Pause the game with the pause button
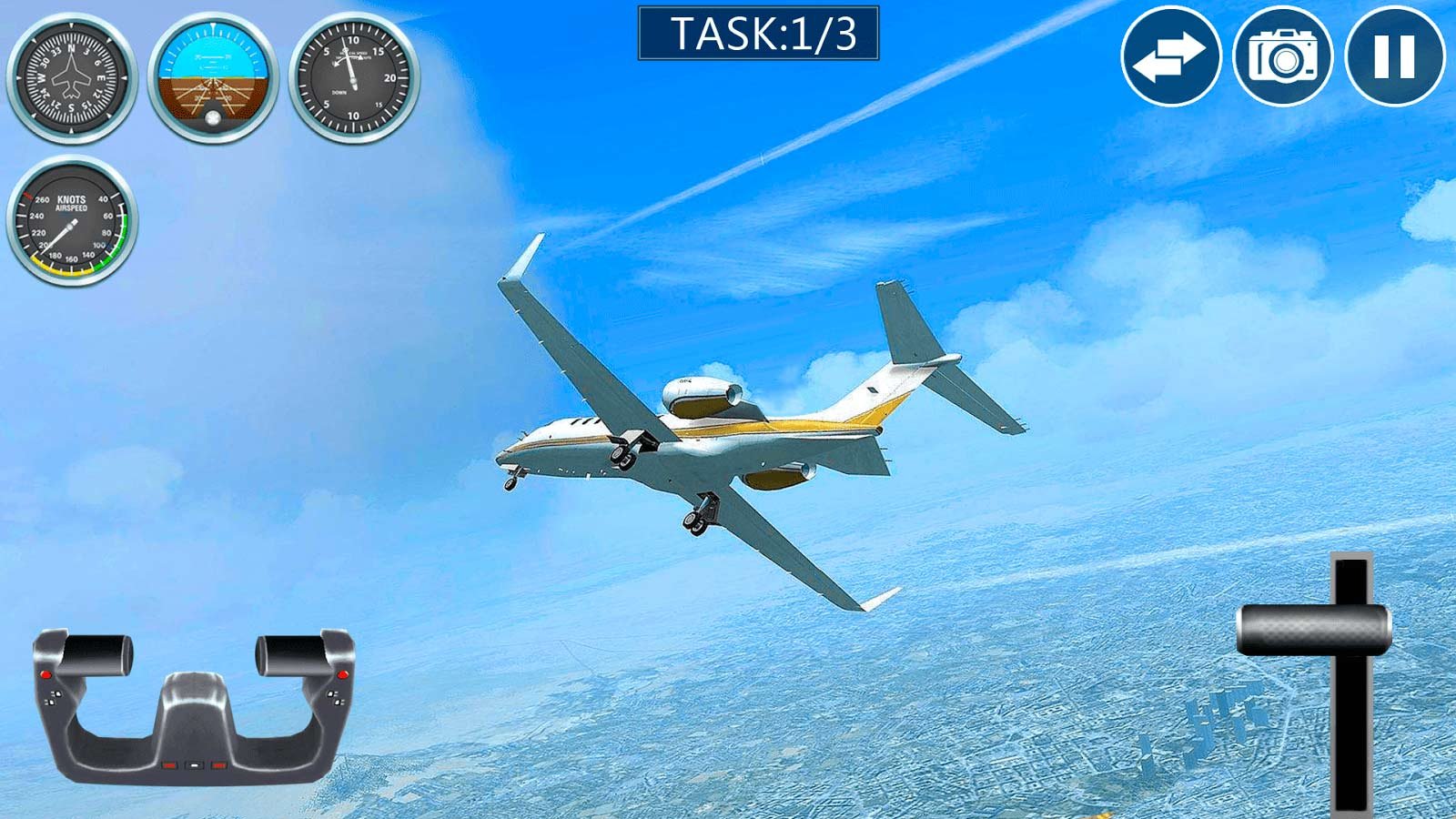This screenshot has height=819, width=1456. [x=1394, y=56]
